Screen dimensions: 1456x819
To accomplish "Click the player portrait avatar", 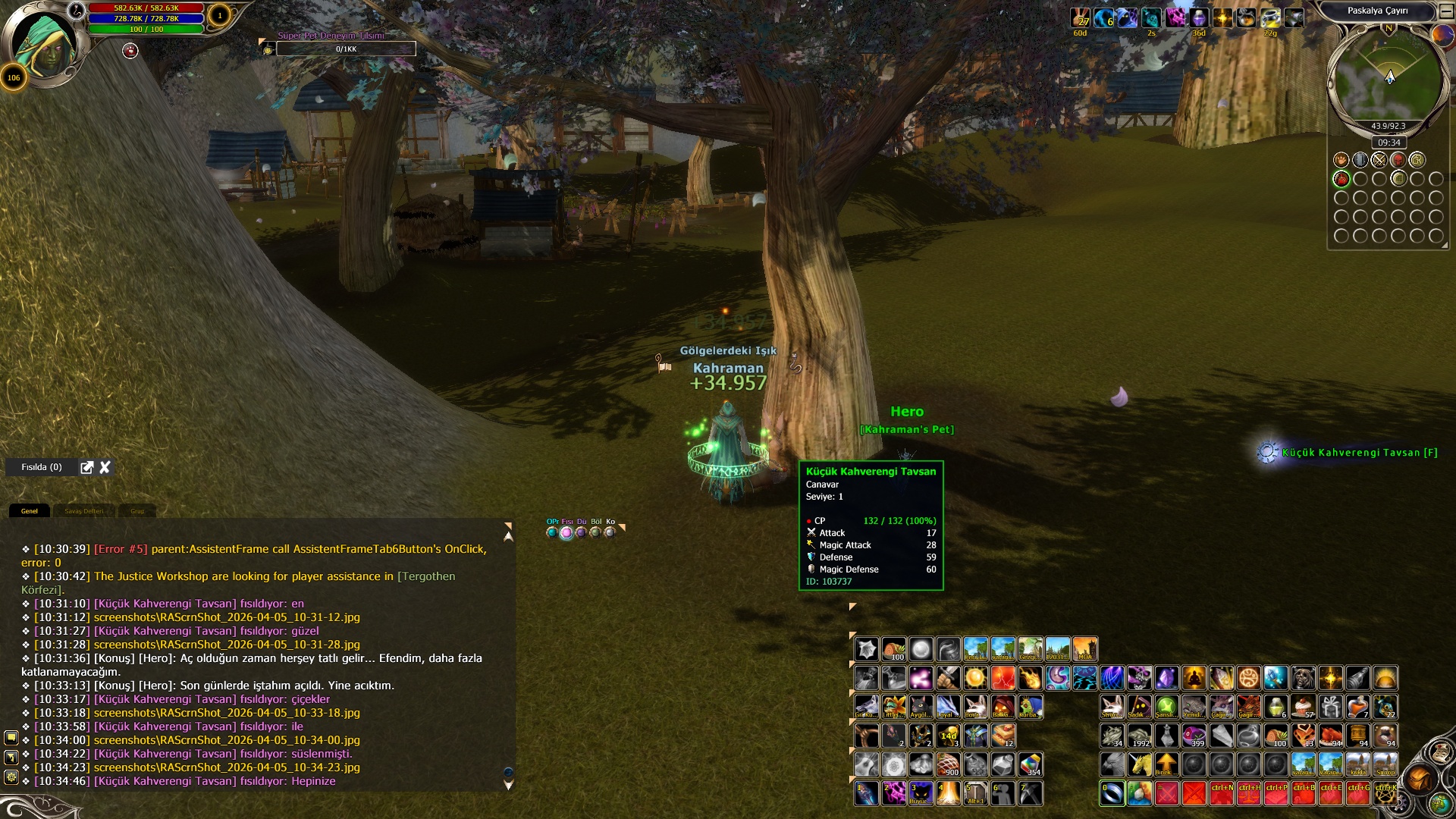I will tap(44, 45).
